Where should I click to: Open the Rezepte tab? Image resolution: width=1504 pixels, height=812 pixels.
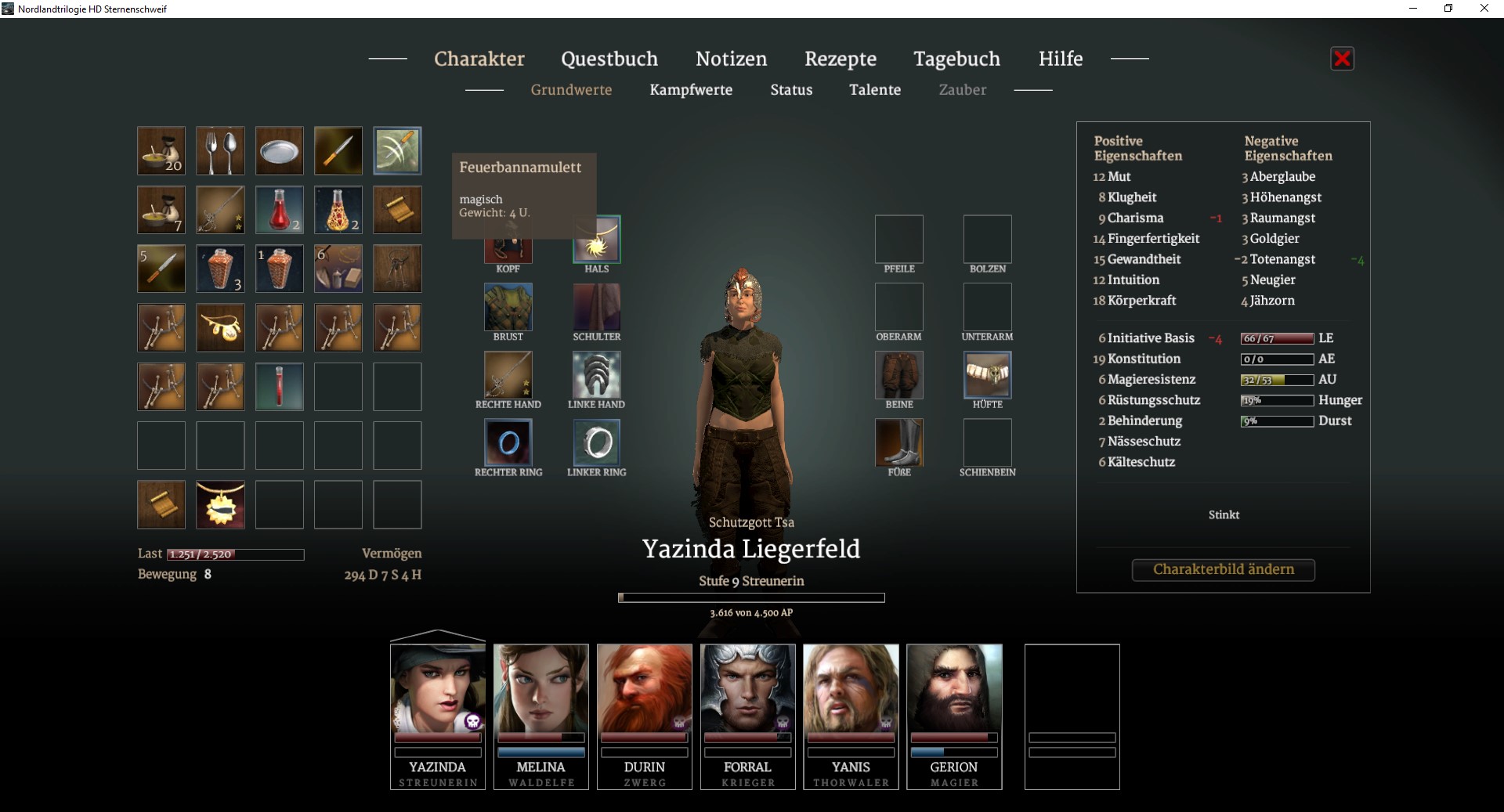840,59
